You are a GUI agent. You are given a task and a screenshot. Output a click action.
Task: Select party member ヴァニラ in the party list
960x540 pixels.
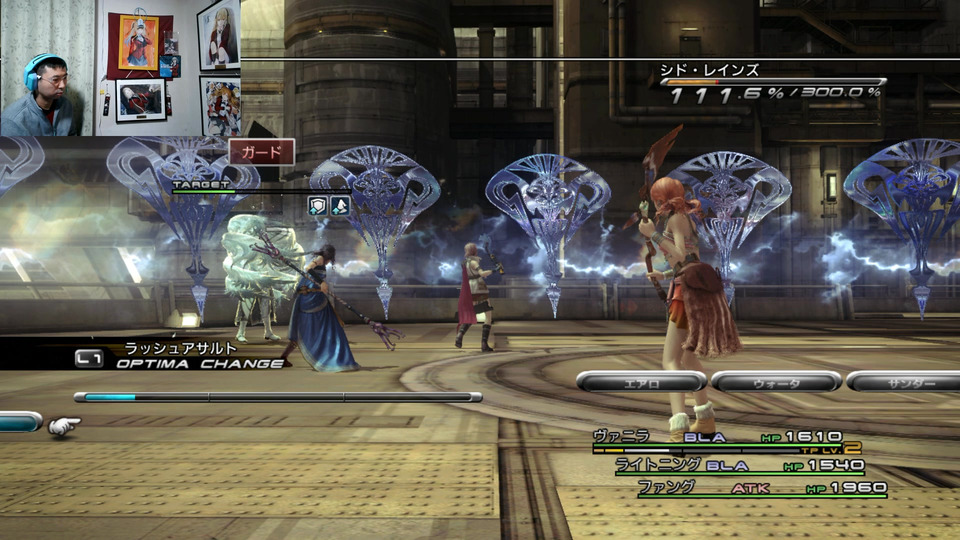(x=621, y=436)
